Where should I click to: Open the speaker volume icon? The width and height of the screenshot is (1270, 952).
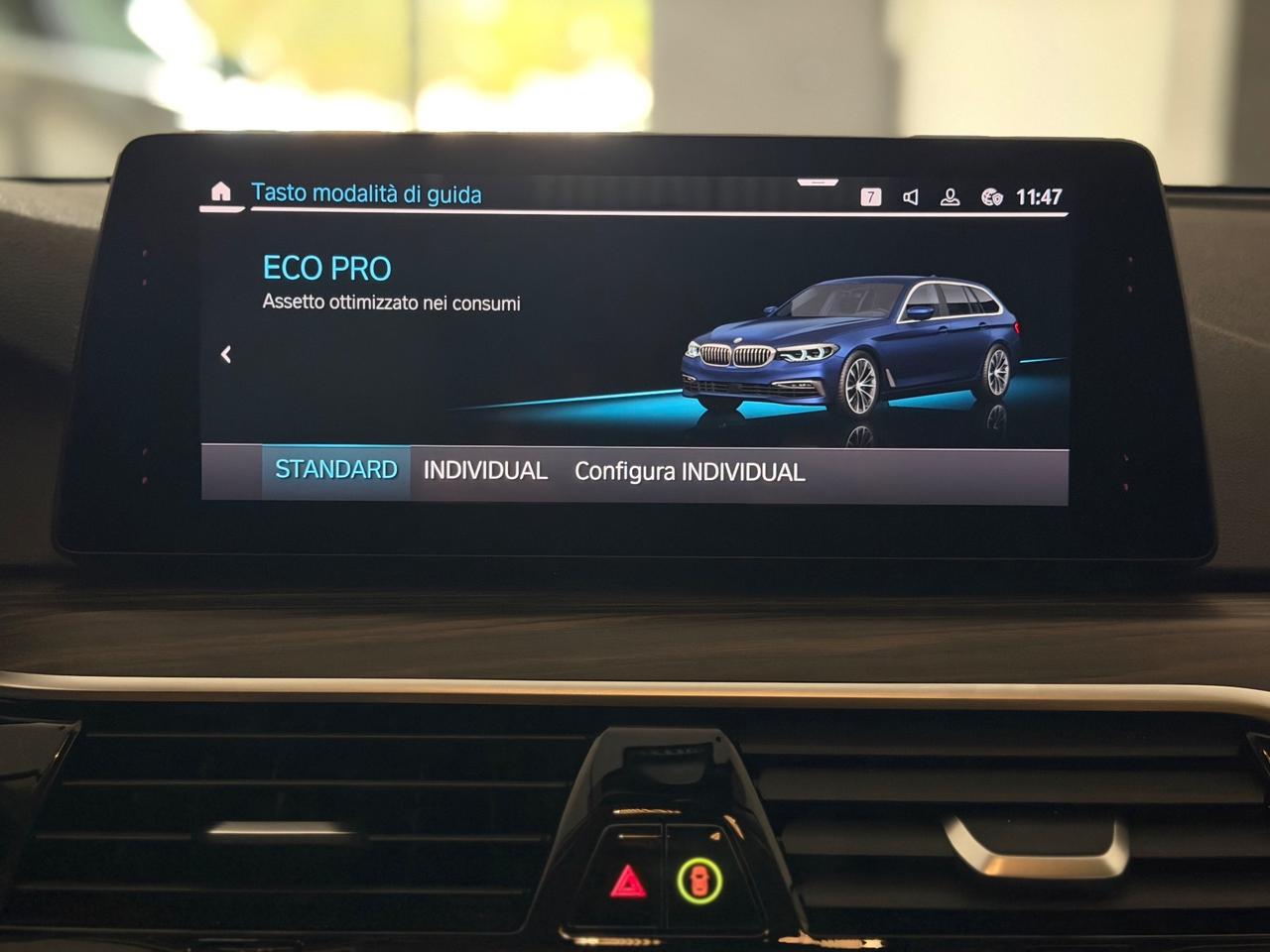click(910, 195)
